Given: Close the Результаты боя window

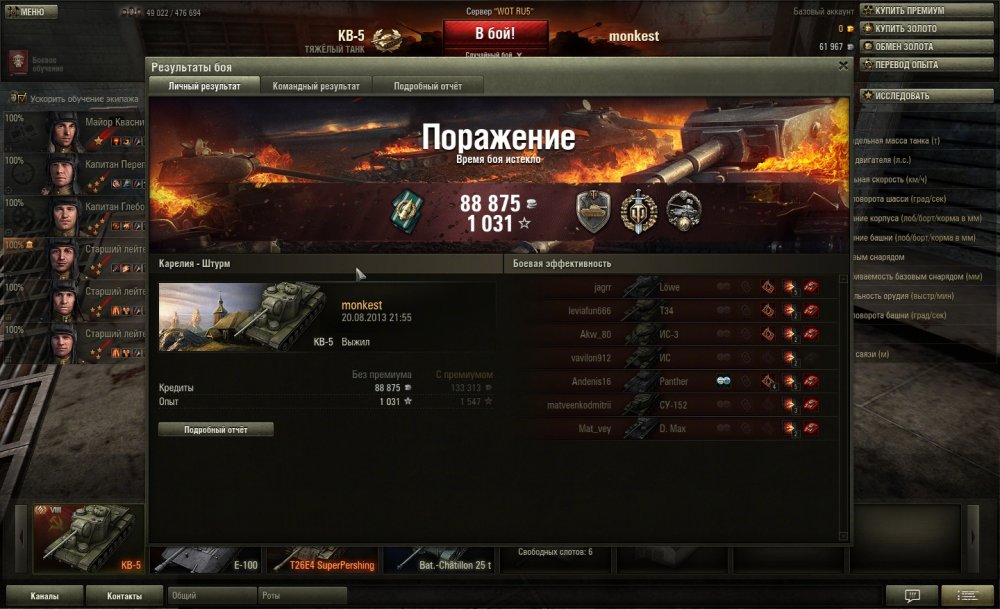Looking at the screenshot, I should (x=843, y=66).
